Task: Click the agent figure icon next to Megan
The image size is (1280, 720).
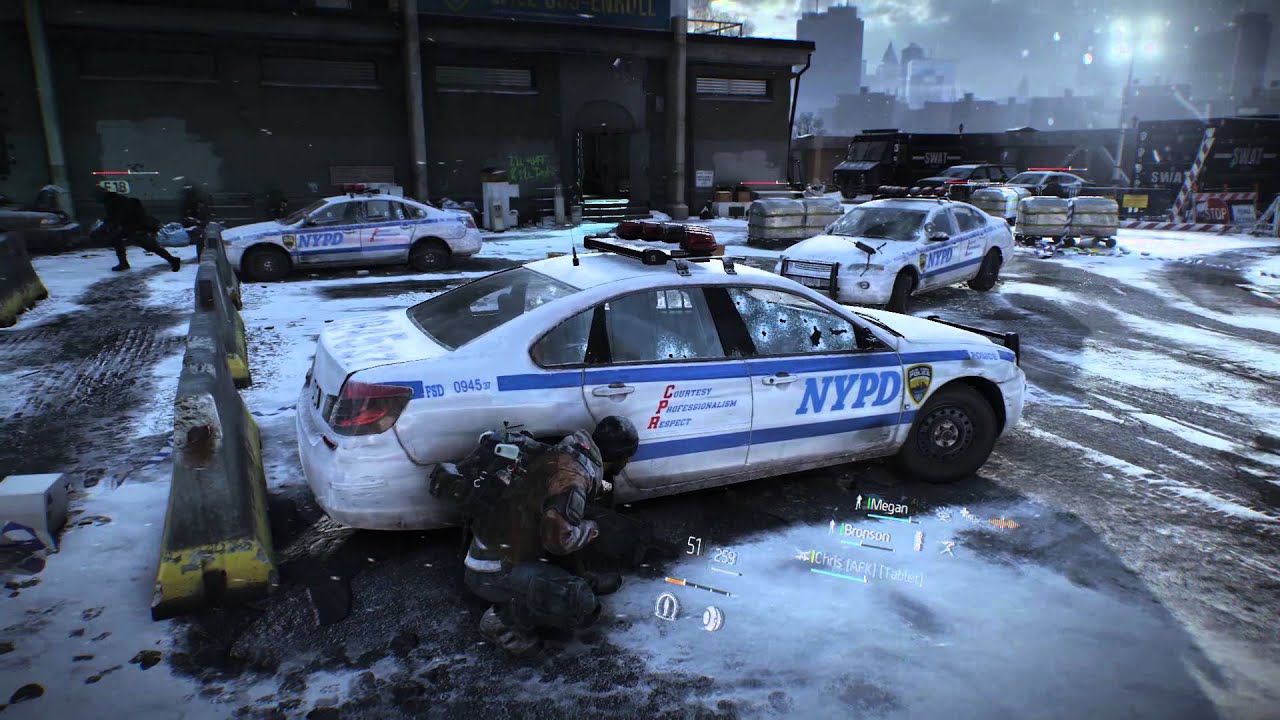Action: click(857, 501)
